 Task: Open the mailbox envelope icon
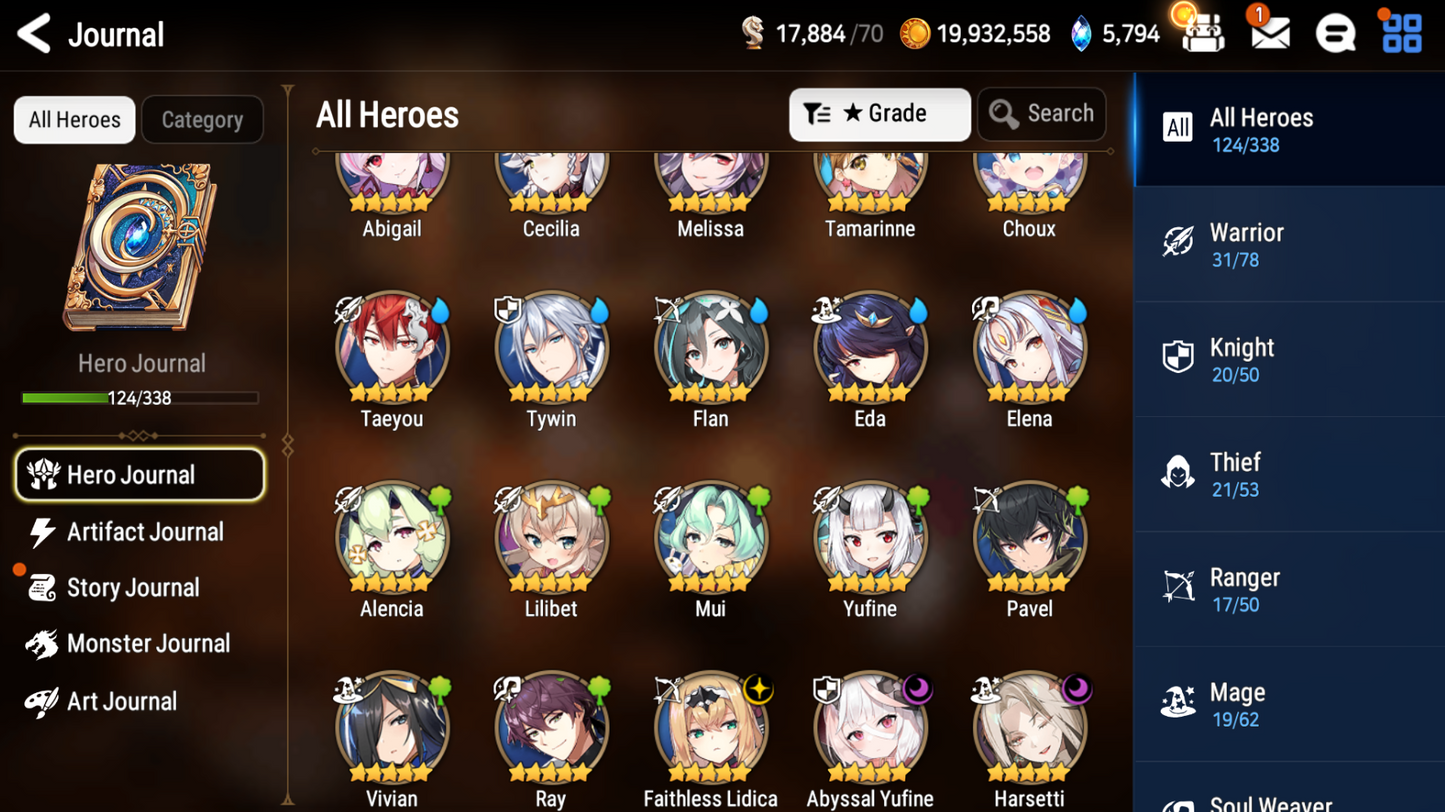pyautogui.click(x=1269, y=34)
